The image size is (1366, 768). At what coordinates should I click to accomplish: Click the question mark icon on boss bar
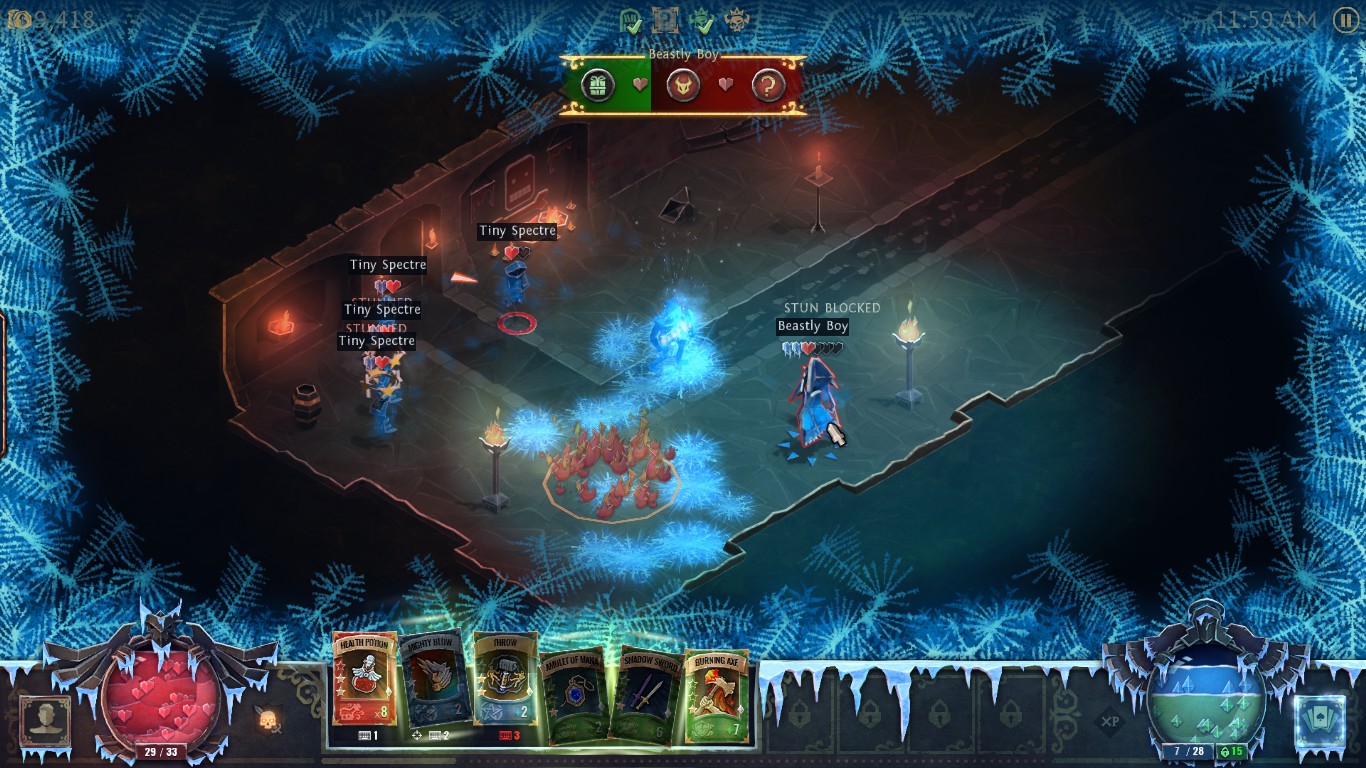767,85
